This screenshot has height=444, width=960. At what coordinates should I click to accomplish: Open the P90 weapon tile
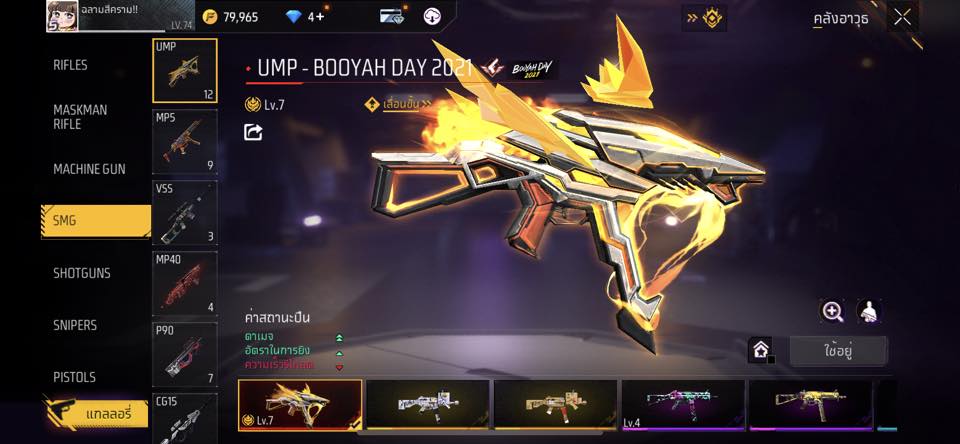click(184, 354)
